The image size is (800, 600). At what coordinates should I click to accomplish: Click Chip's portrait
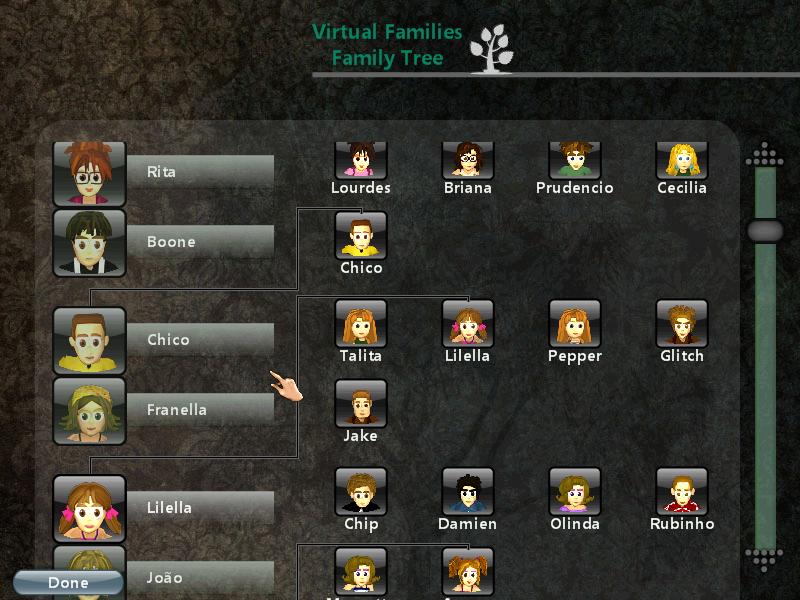coord(361,492)
